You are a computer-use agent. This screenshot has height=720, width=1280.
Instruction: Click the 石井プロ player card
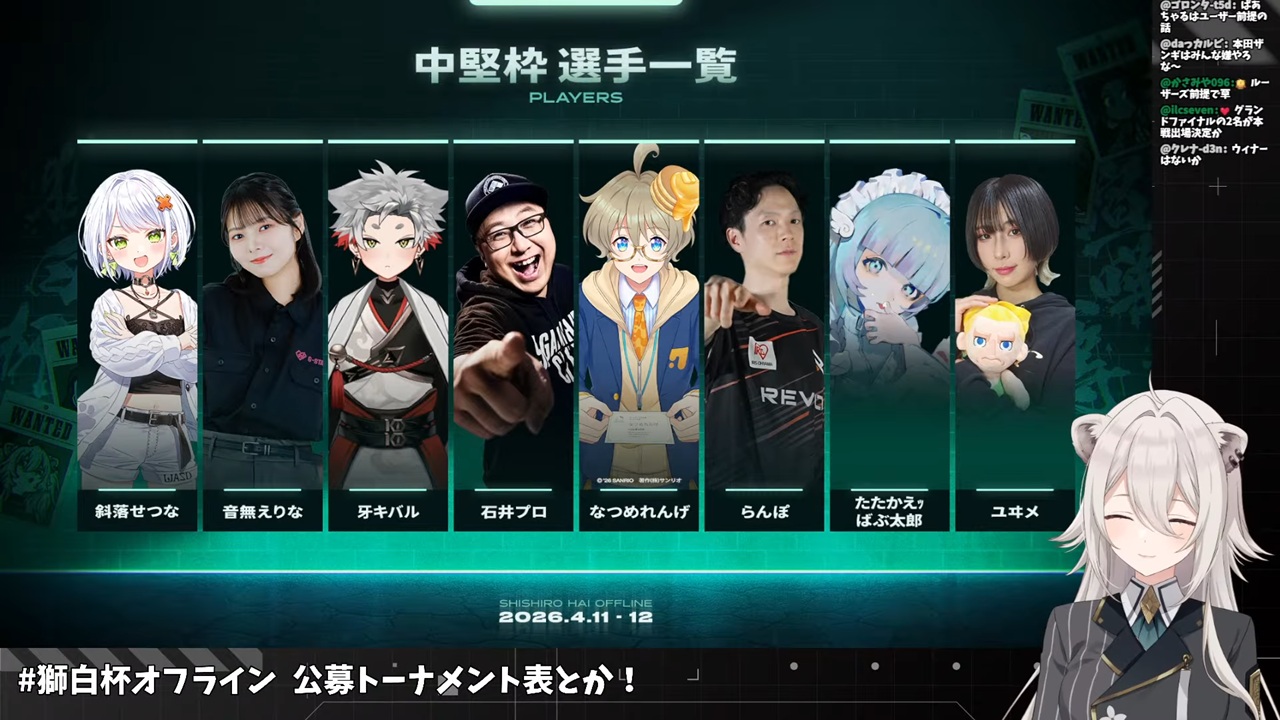pyautogui.click(x=513, y=335)
